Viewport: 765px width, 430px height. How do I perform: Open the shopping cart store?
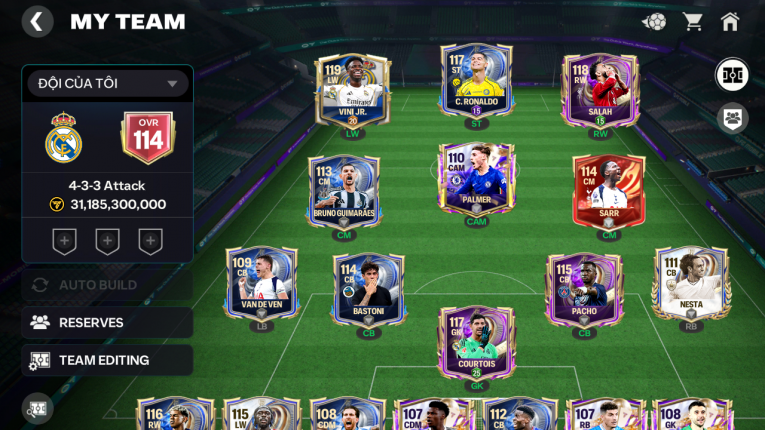pyautogui.click(x=692, y=21)
